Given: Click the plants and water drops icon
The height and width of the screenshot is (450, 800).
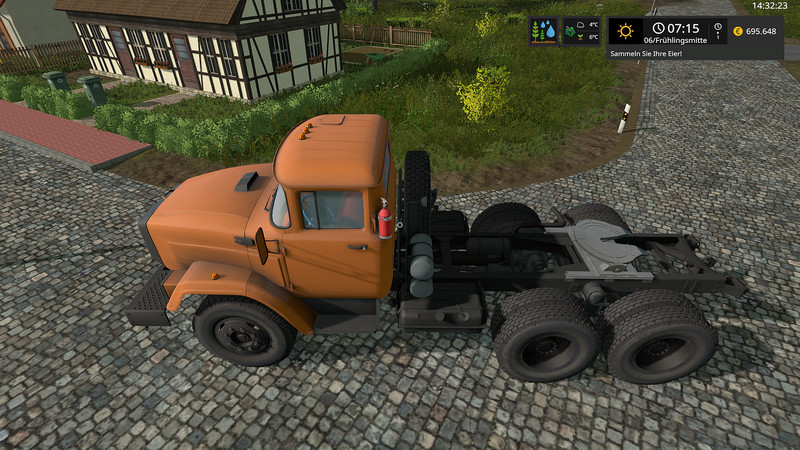Looking at the screenshot, I should [544, 31].
